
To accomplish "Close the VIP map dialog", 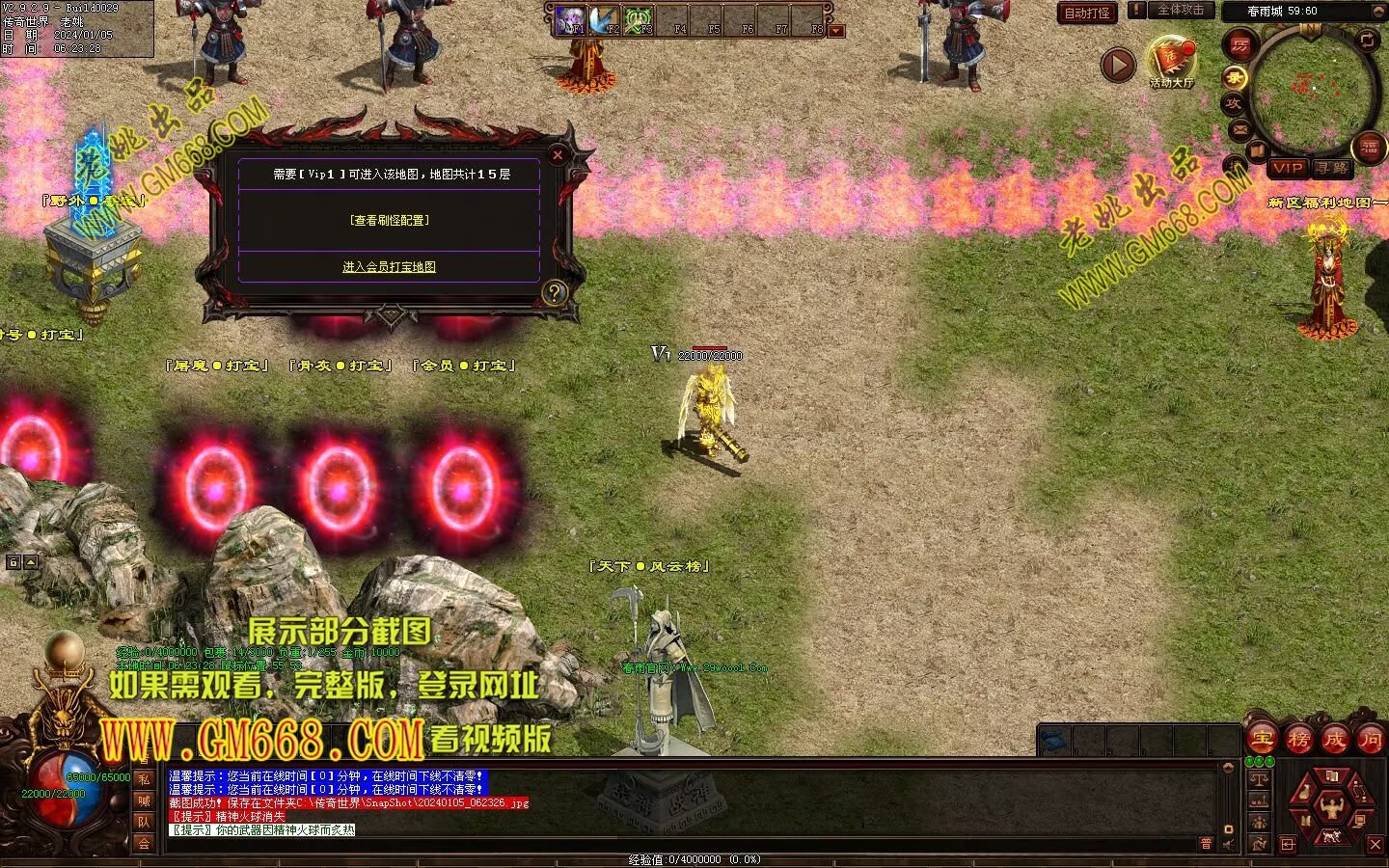I will pyautogui.click(x=558, y=154).
